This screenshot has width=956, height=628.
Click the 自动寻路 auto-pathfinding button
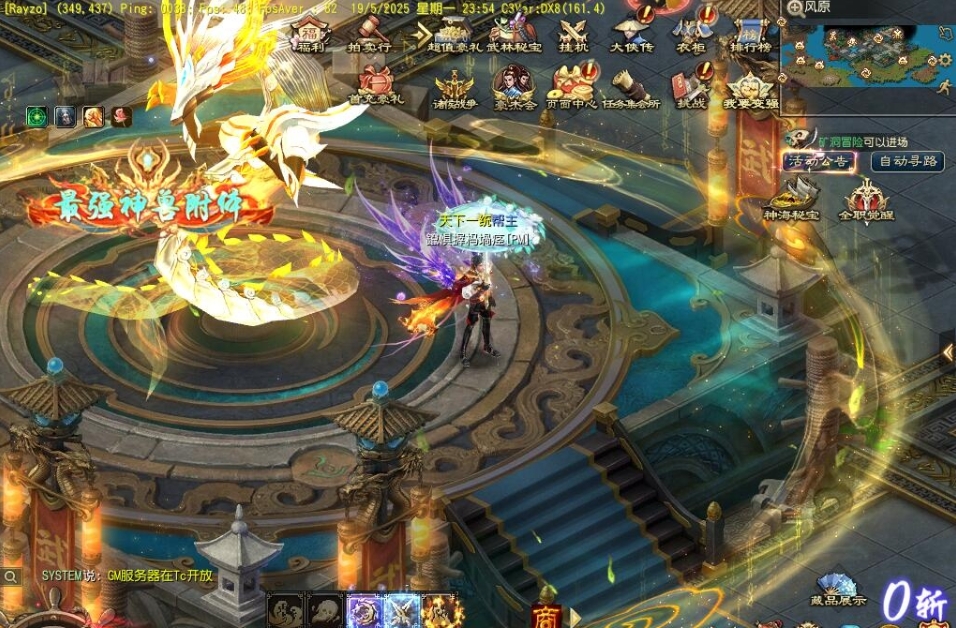(x=907, y=161)
